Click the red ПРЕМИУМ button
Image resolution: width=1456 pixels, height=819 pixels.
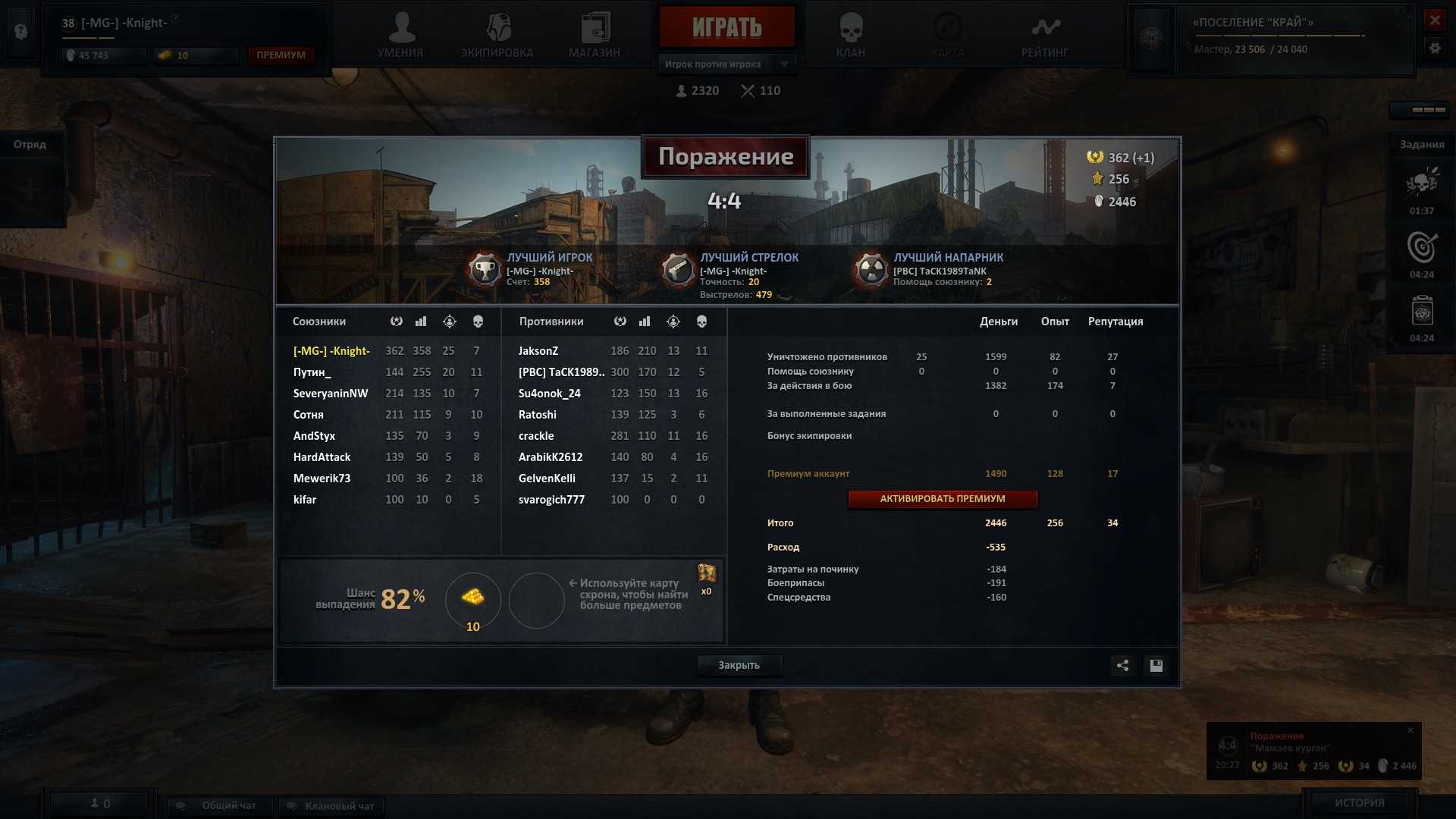[281, 55]
